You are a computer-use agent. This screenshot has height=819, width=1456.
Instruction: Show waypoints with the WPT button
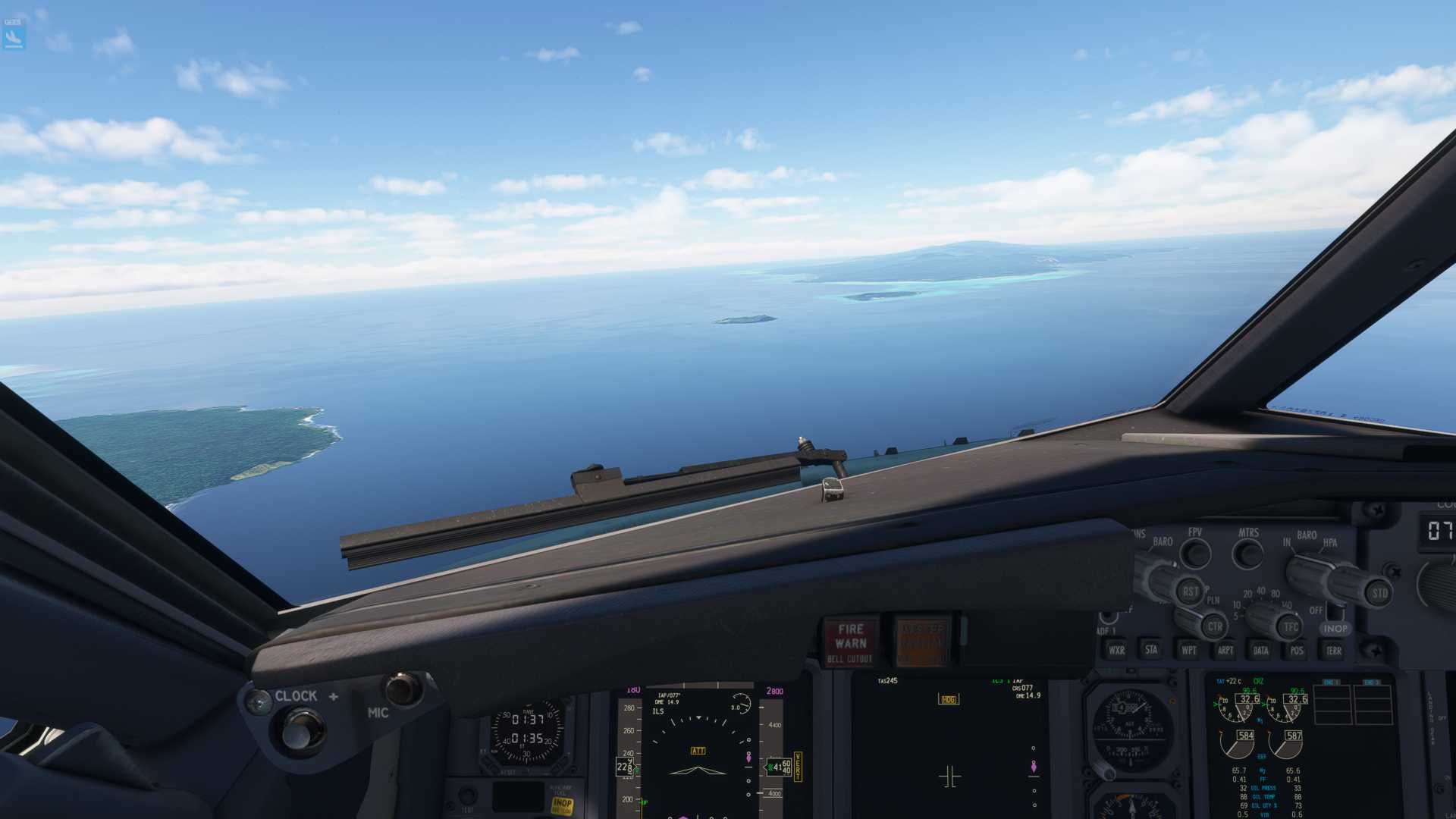1188,650
